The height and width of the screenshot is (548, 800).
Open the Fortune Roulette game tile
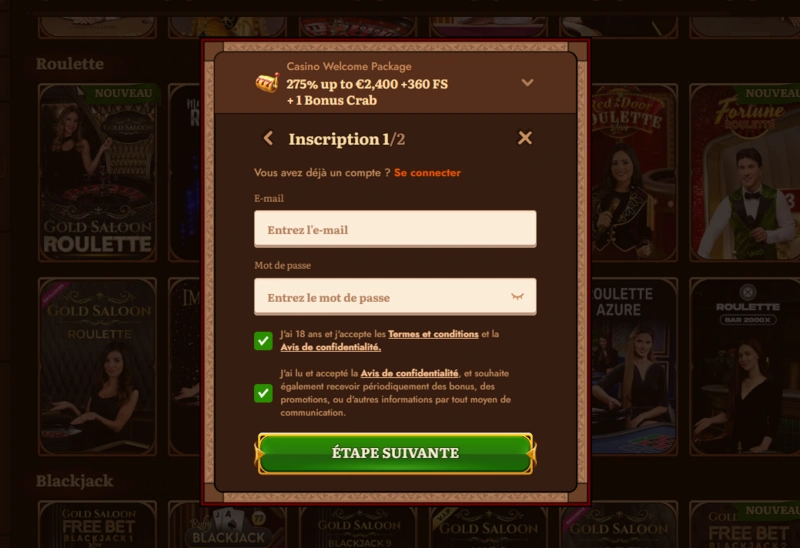click(x=744, y=170)
